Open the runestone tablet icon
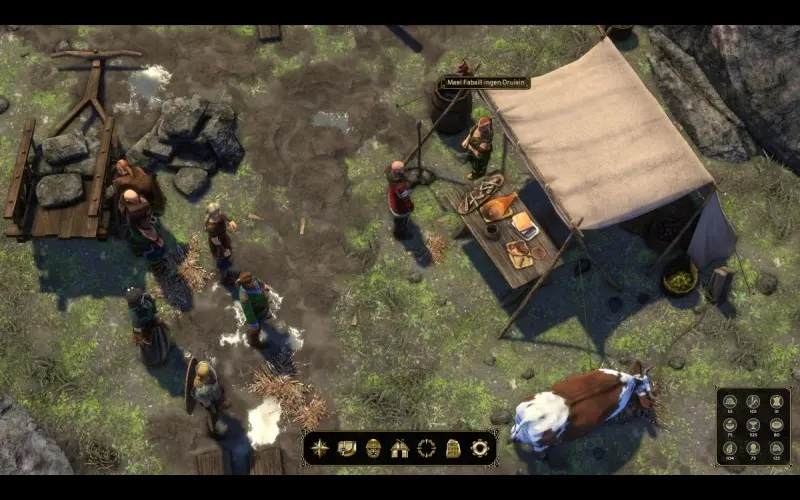The height and width of the screenshot is (500, 800). 453,448
